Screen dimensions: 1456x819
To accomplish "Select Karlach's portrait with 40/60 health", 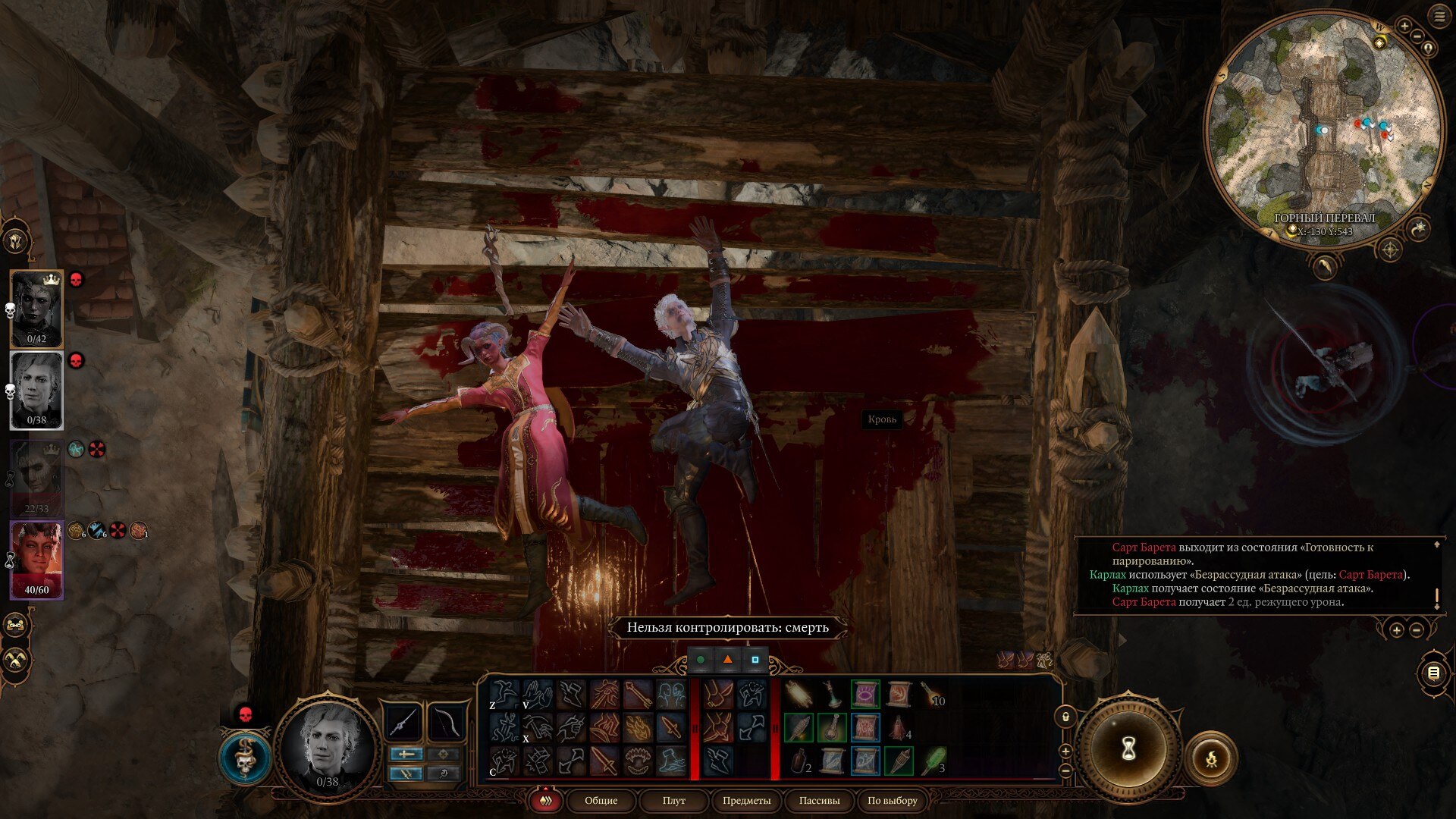I will (36, 559).
